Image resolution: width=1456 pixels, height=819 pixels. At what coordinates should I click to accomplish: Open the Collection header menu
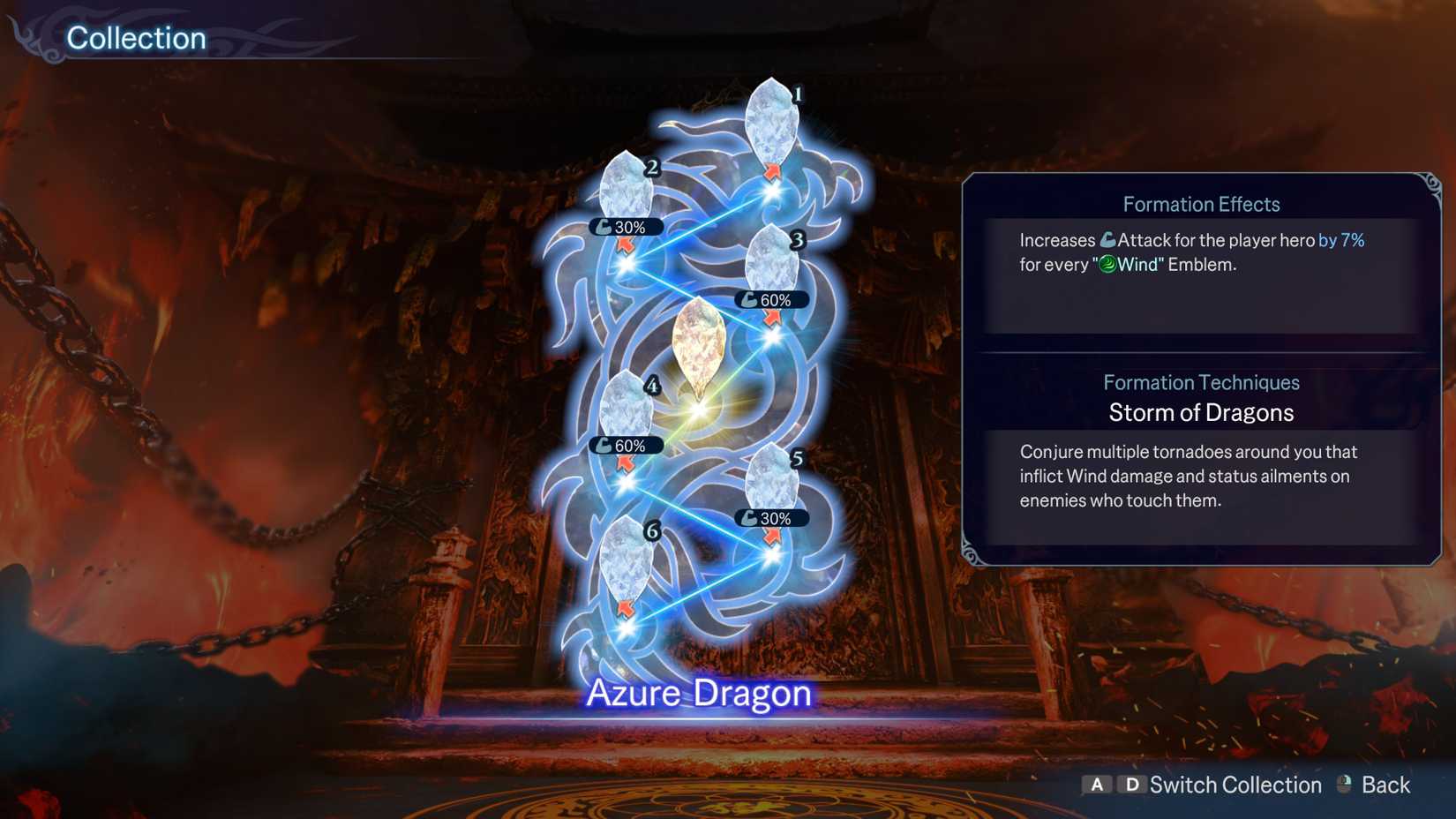(137, 38)
